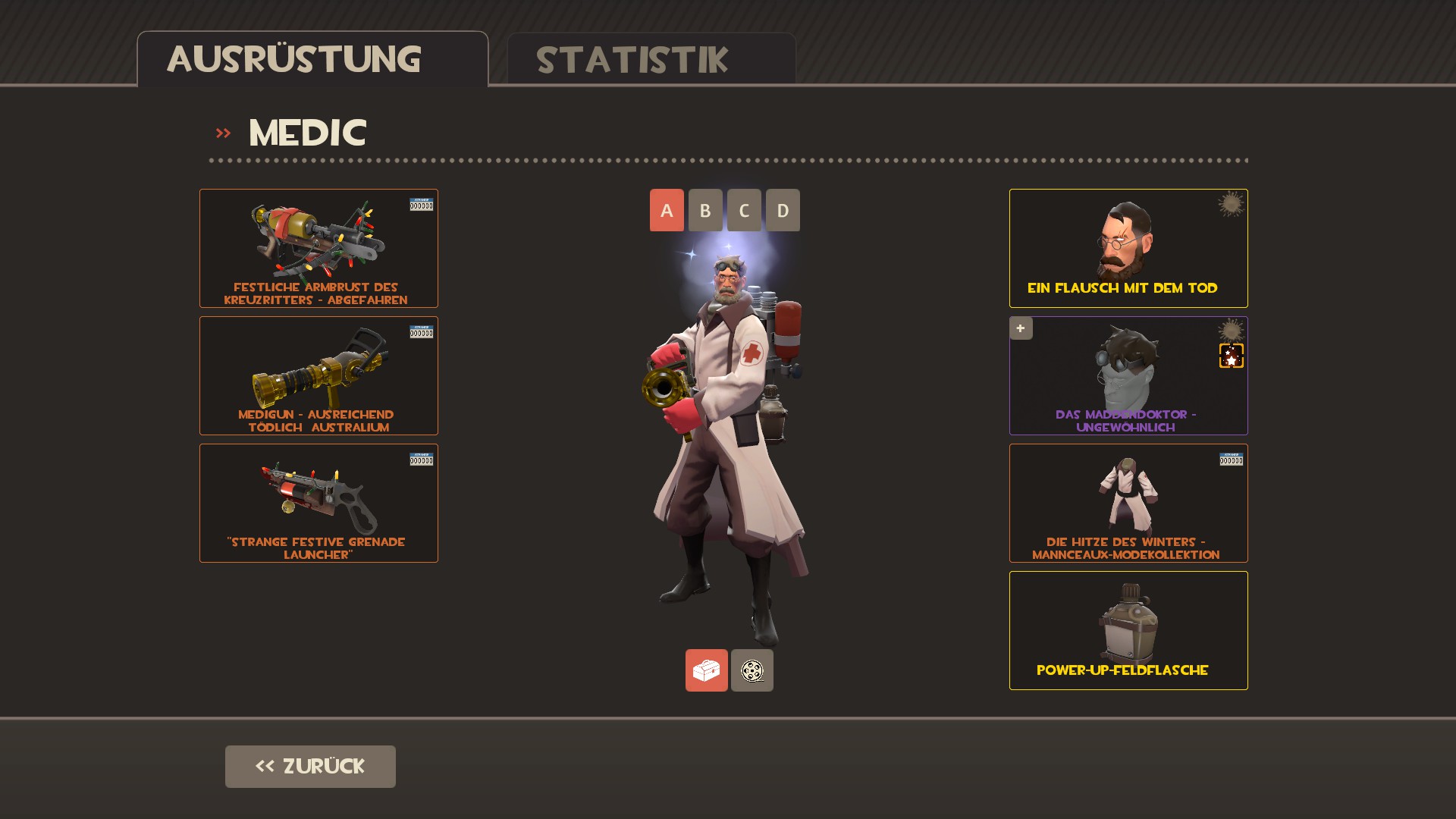Open the Festliche Armbrust des Kreuzritters slot
The image size is (1456, 819).
(x=318, y=248)
